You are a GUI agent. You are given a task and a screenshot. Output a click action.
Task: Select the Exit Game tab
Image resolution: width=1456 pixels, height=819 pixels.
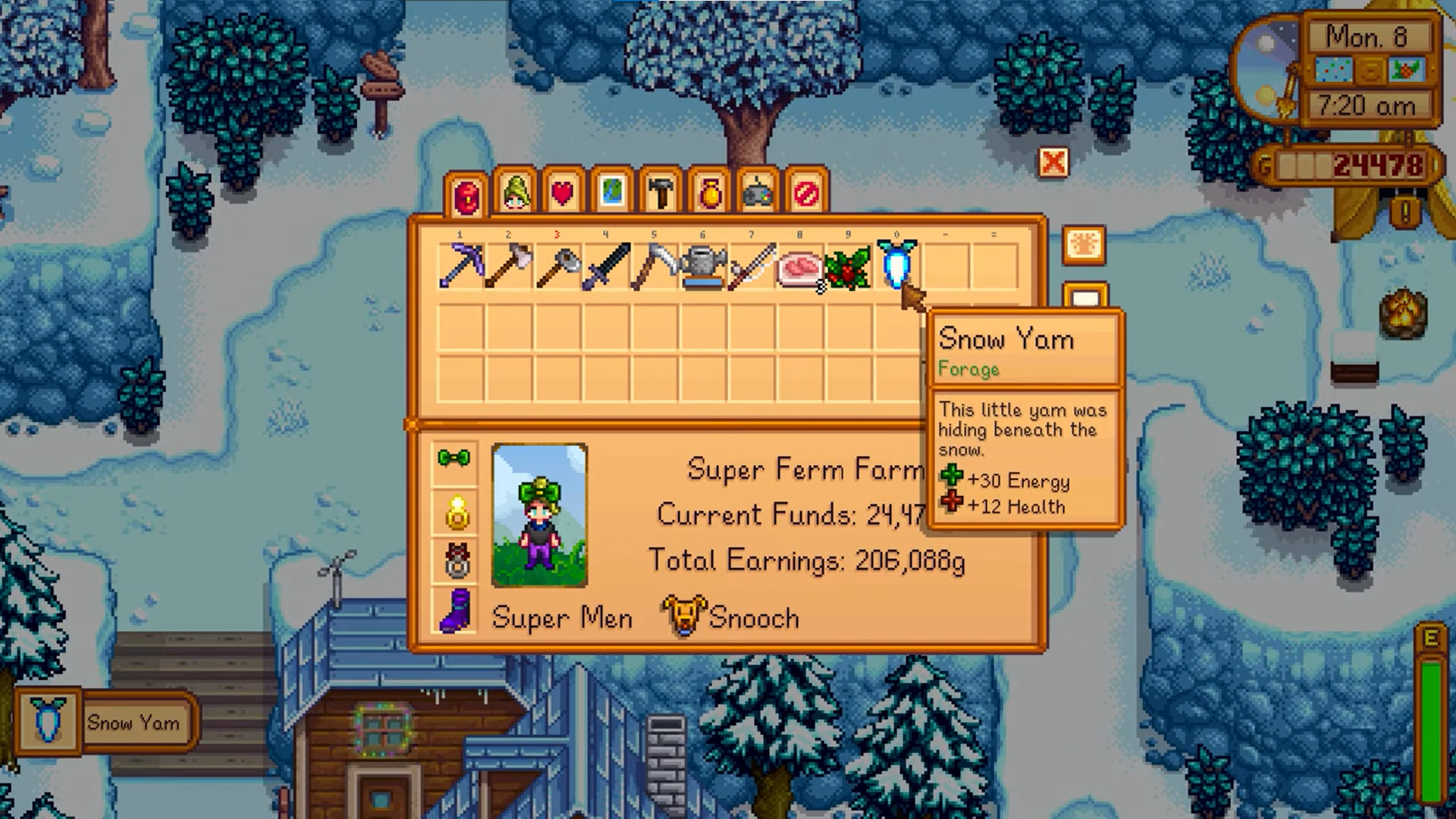[x=806, y=193]
